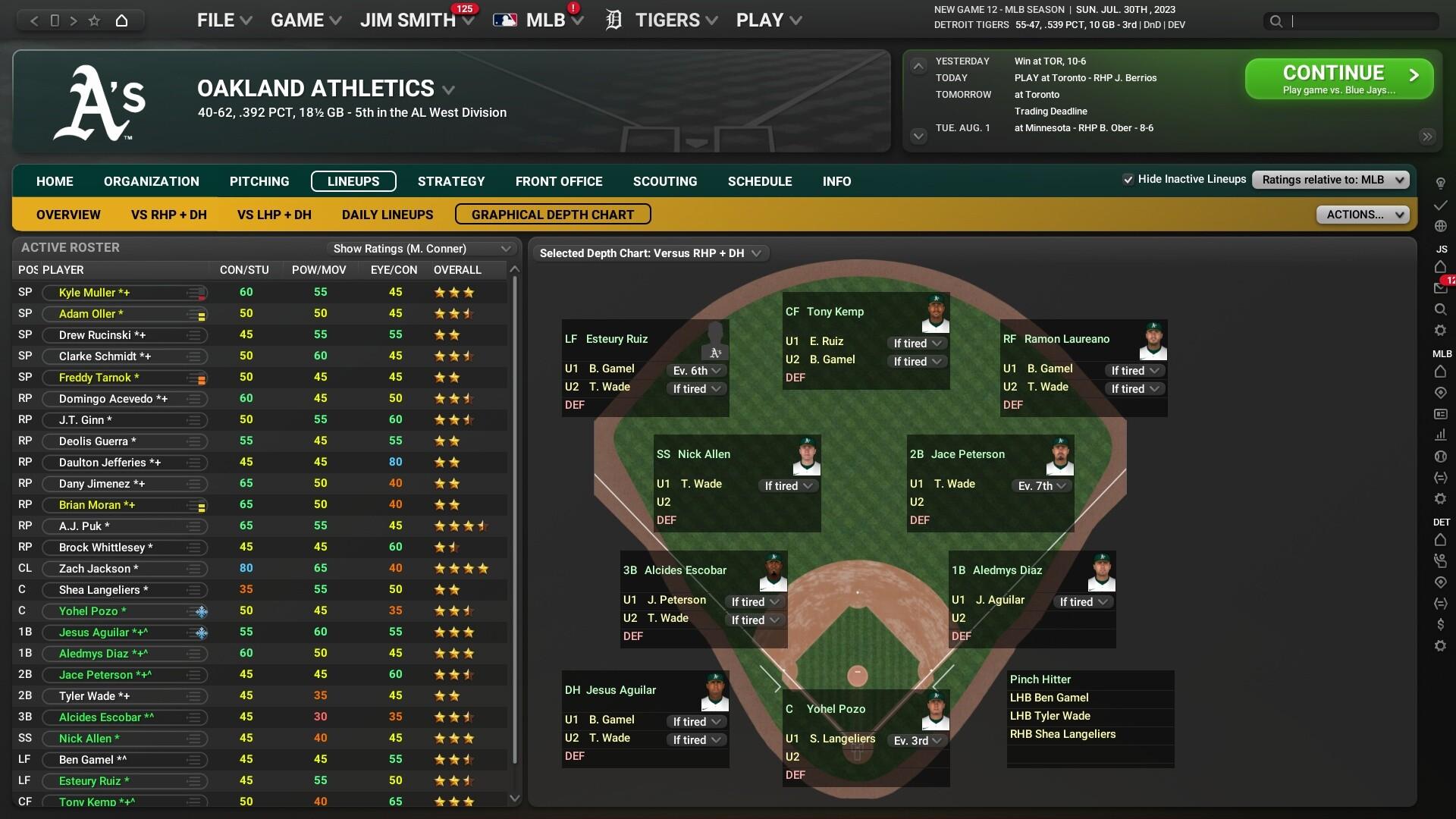Viewport: 1456px width, 819px height.
Task: Switch to the SCOUTING tab
Action: 665,181
